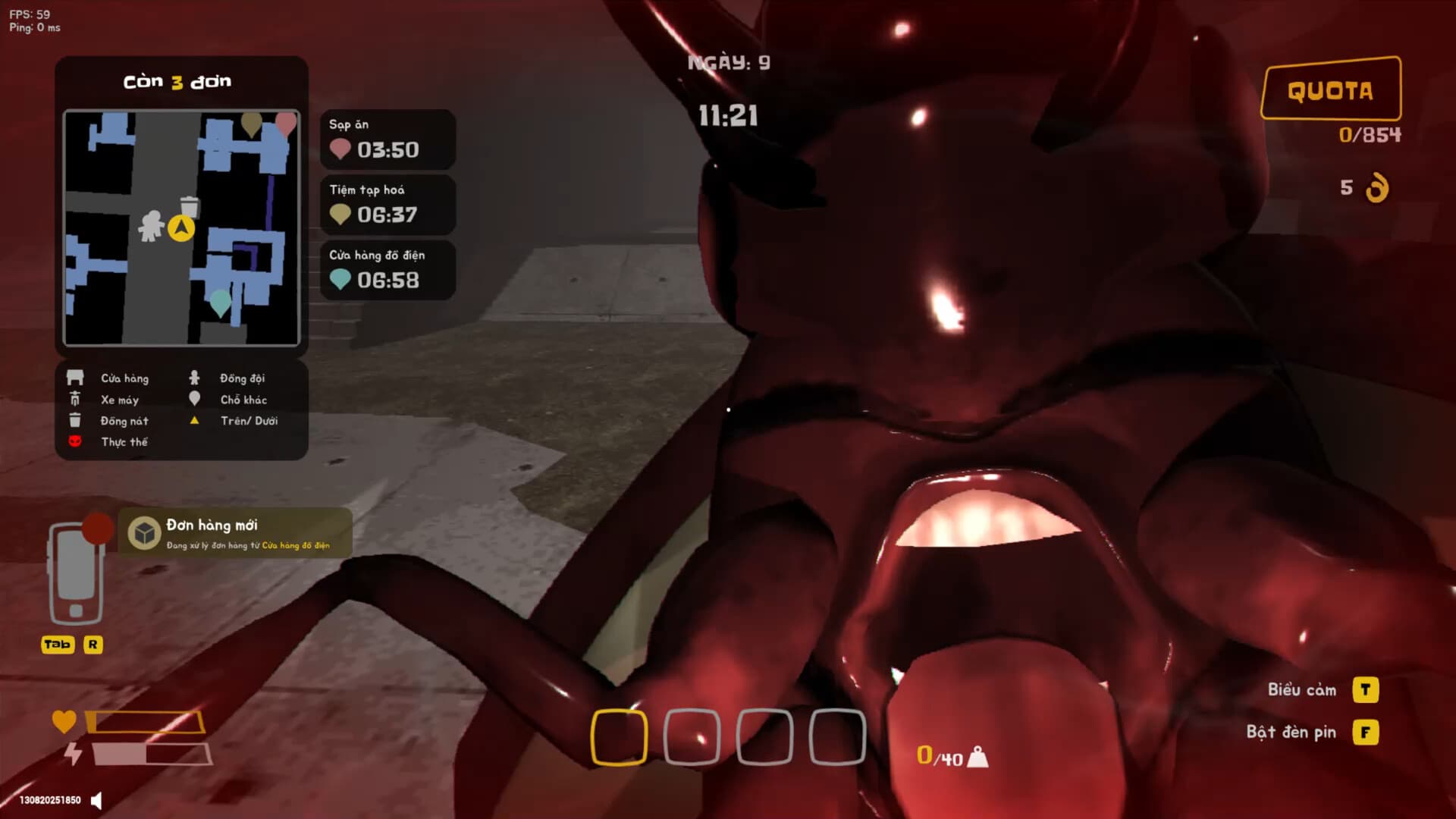The width and height of the screenshot is (1456, 819).
Task: Click the Cửa hàng shop legend icon
Action: (74, 377)
